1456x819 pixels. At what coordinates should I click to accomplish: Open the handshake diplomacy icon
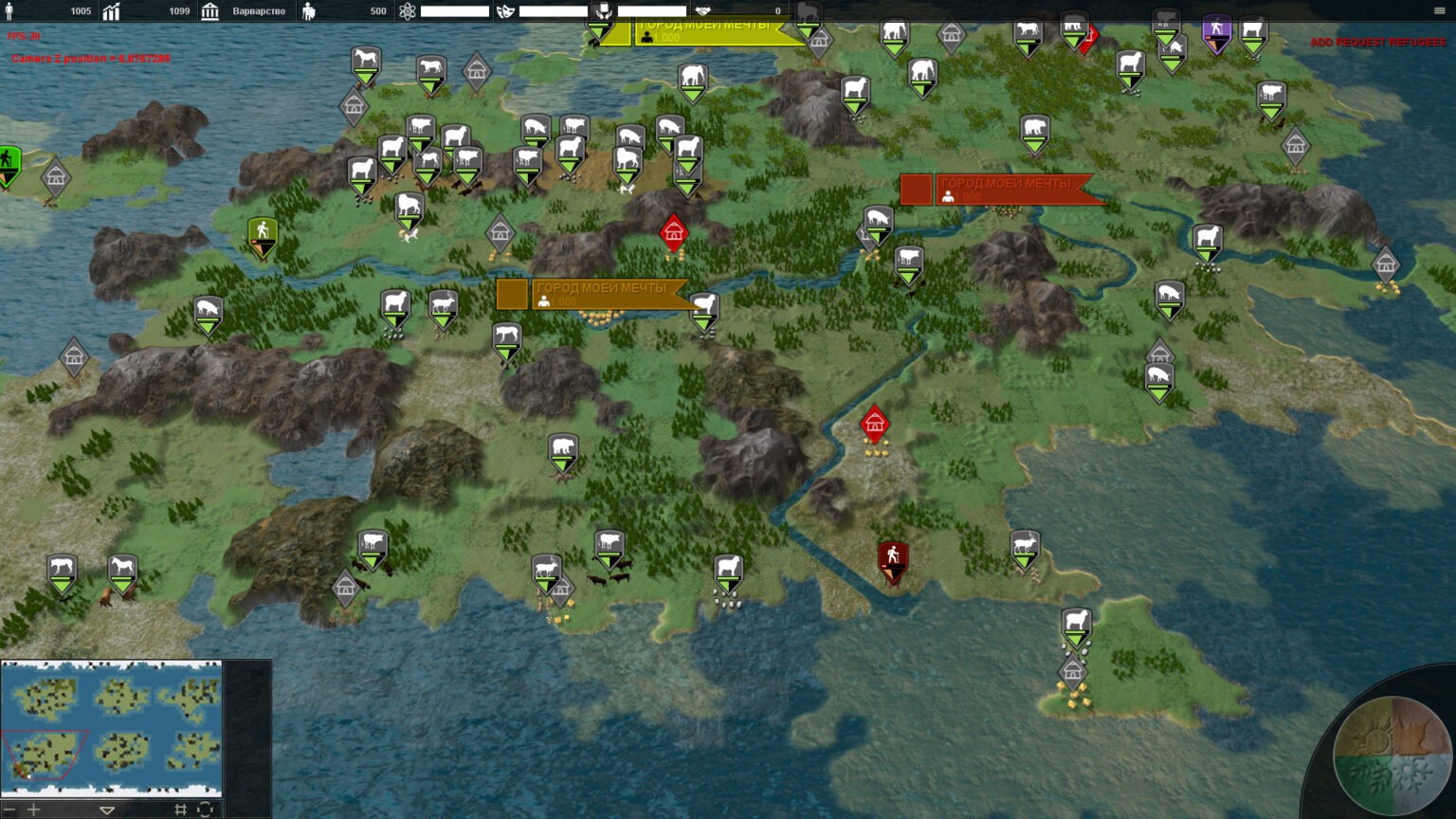coord(702,11)
